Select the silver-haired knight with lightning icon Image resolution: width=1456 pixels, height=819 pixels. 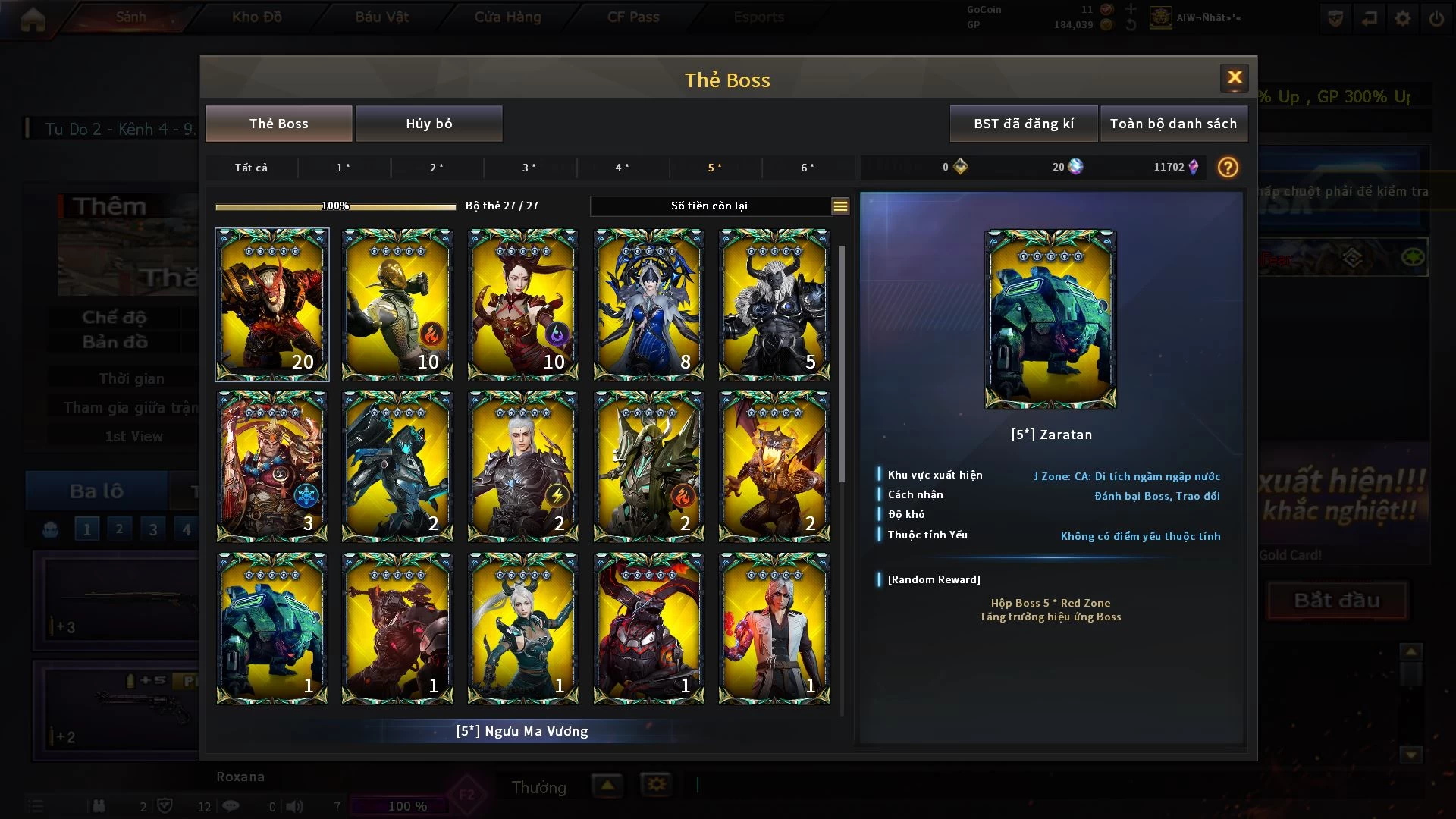coord(522,466)
